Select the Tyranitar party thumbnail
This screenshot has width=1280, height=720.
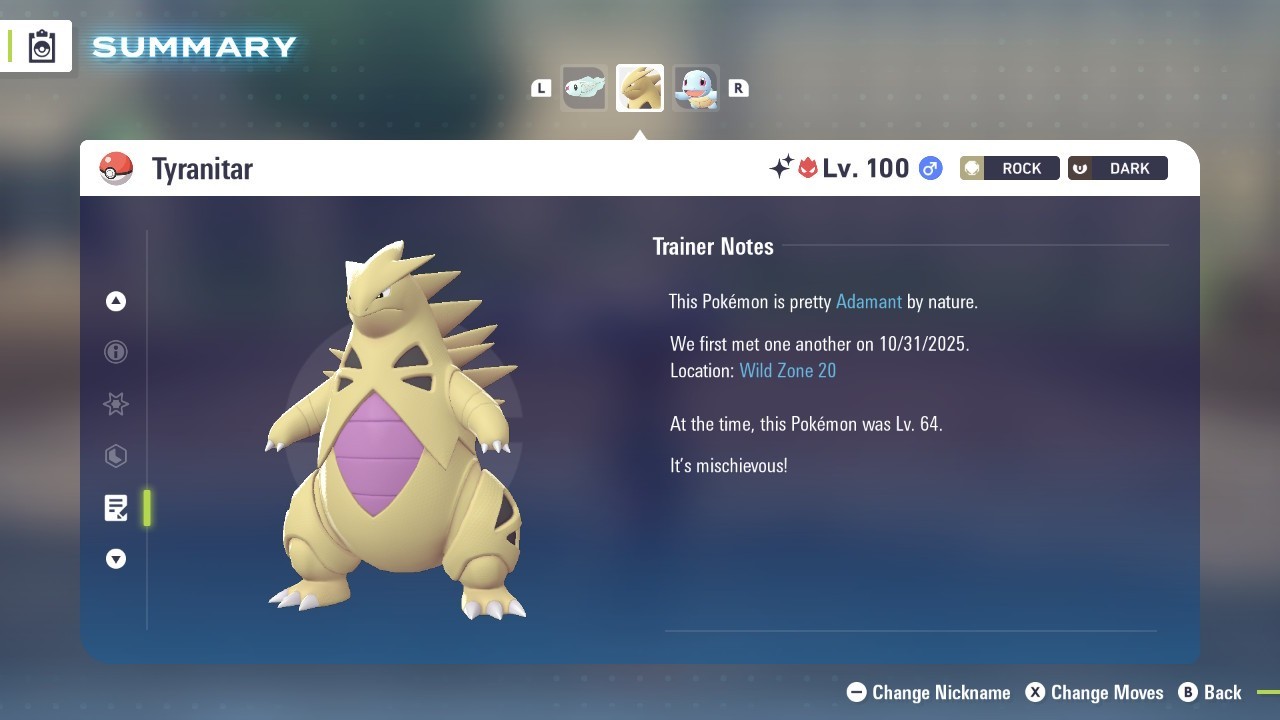tap(640, 88)
